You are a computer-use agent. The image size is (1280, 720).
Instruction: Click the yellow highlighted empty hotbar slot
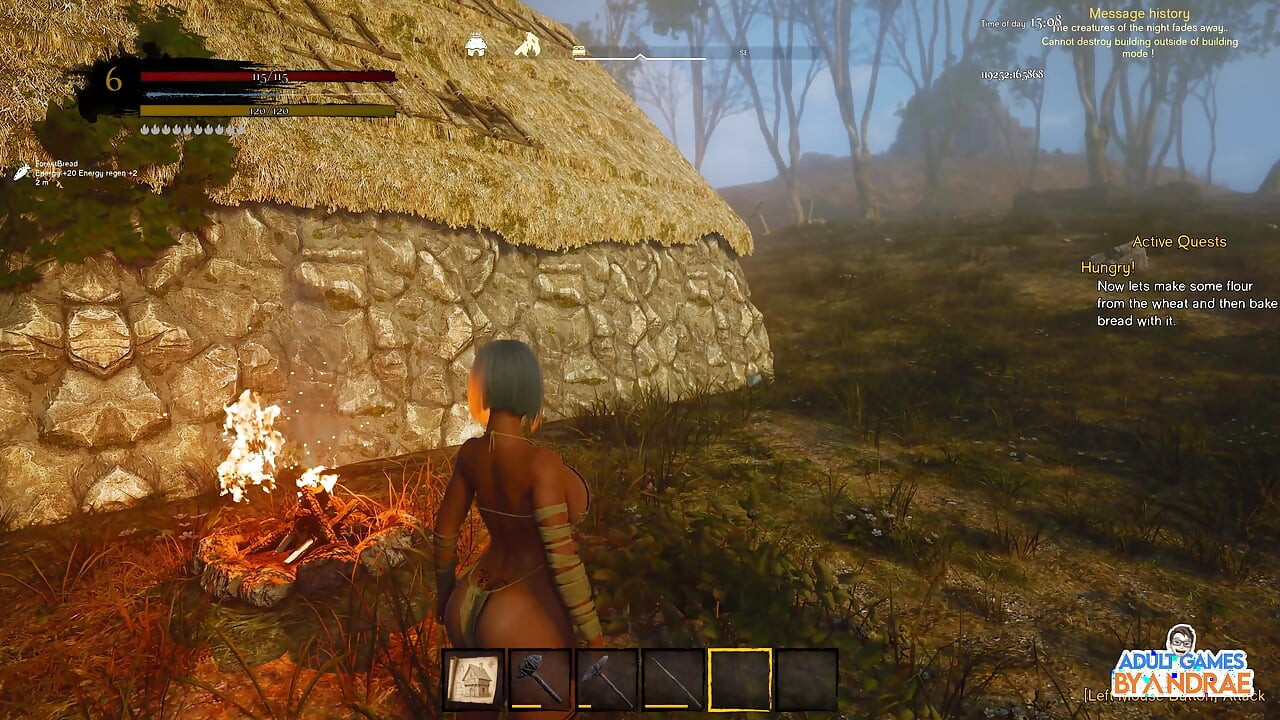[740, 680]
